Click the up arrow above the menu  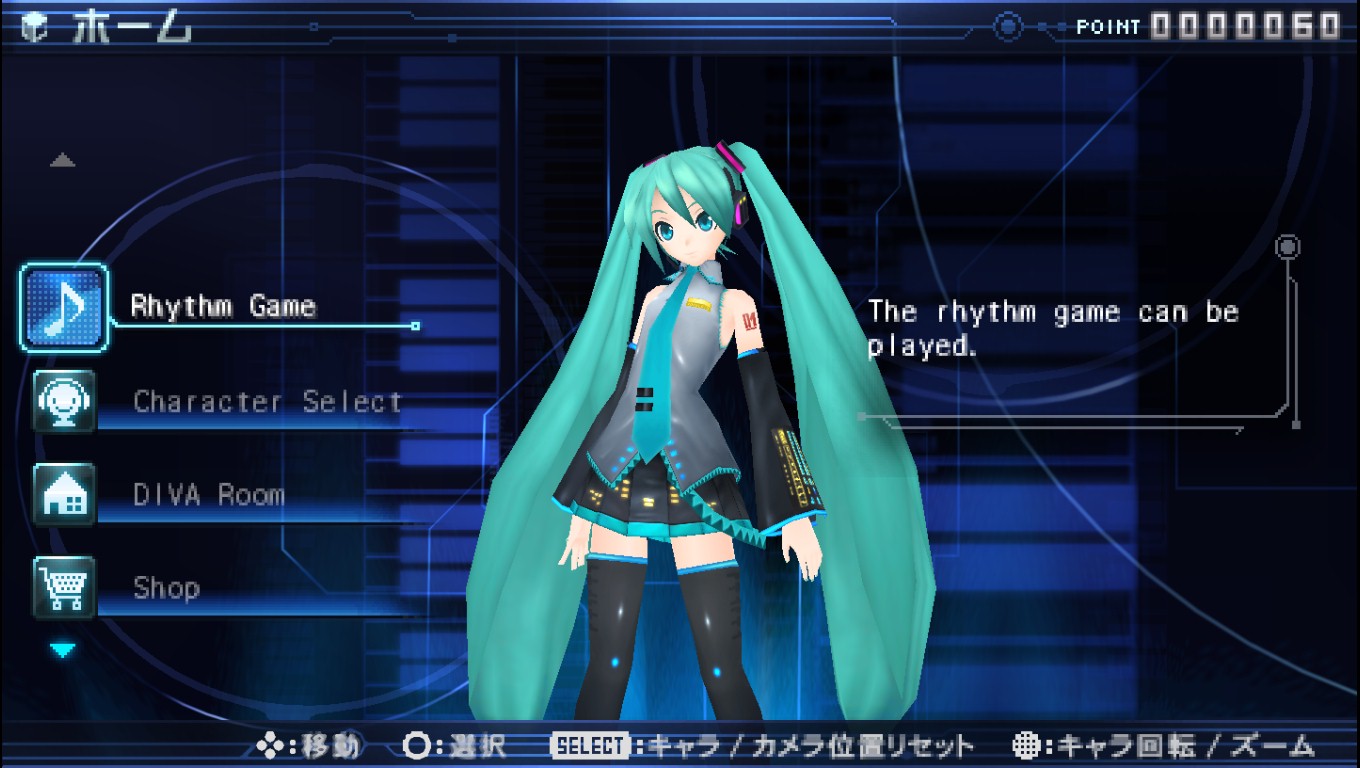(63, 160)
